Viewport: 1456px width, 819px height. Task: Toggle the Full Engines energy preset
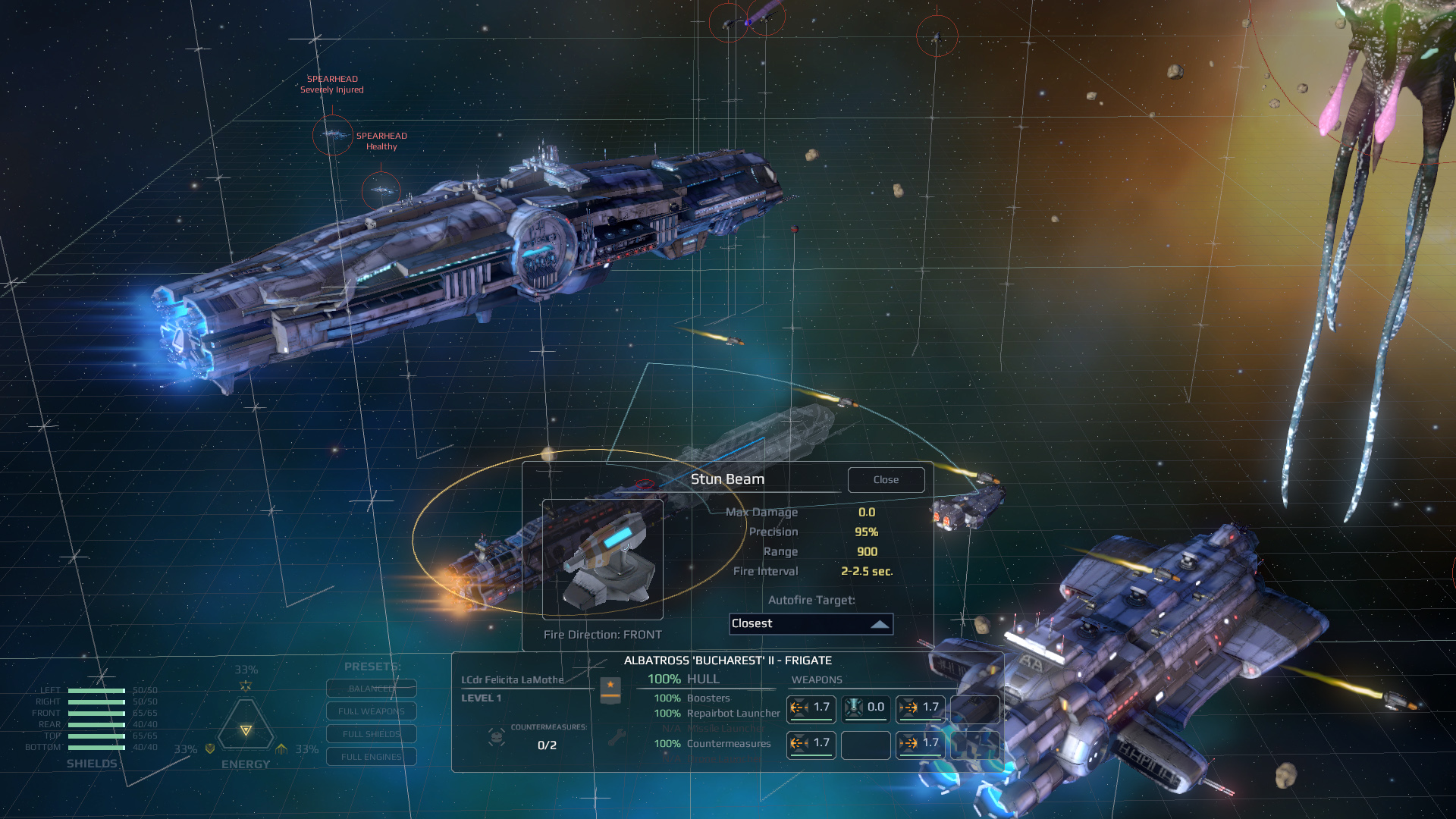371,756
